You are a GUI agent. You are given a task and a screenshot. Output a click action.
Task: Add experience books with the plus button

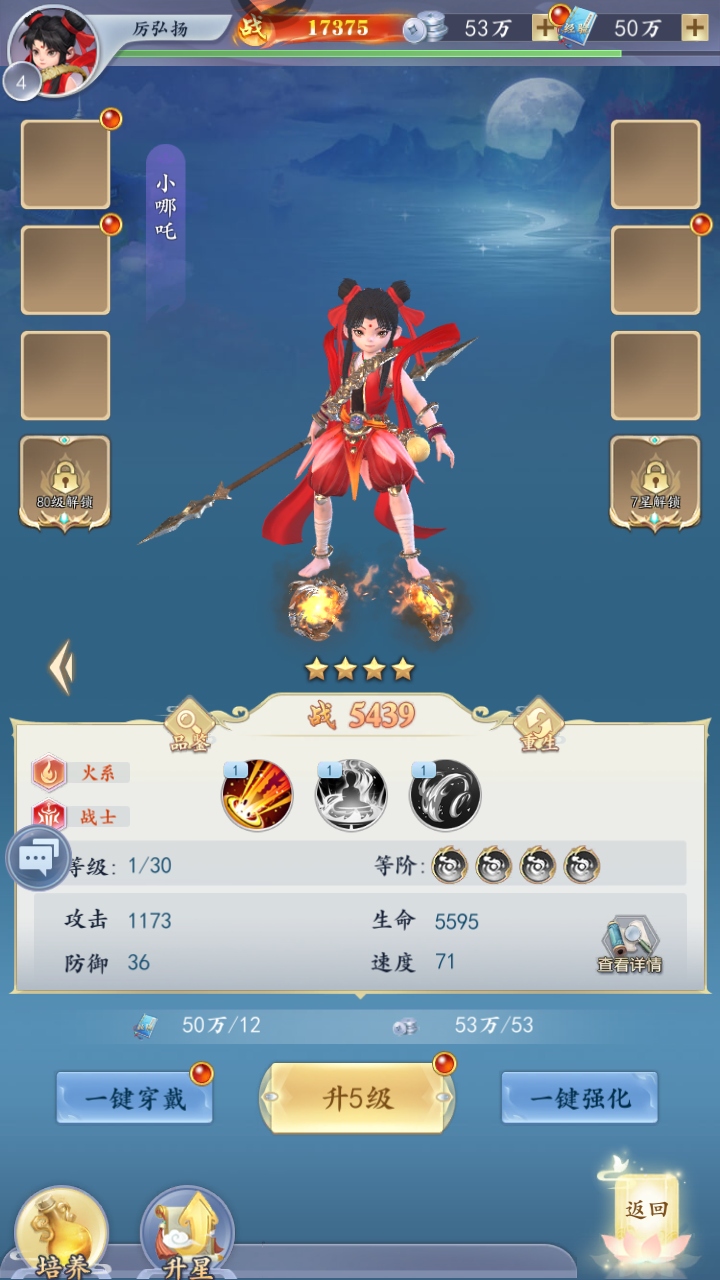(694, 28)
